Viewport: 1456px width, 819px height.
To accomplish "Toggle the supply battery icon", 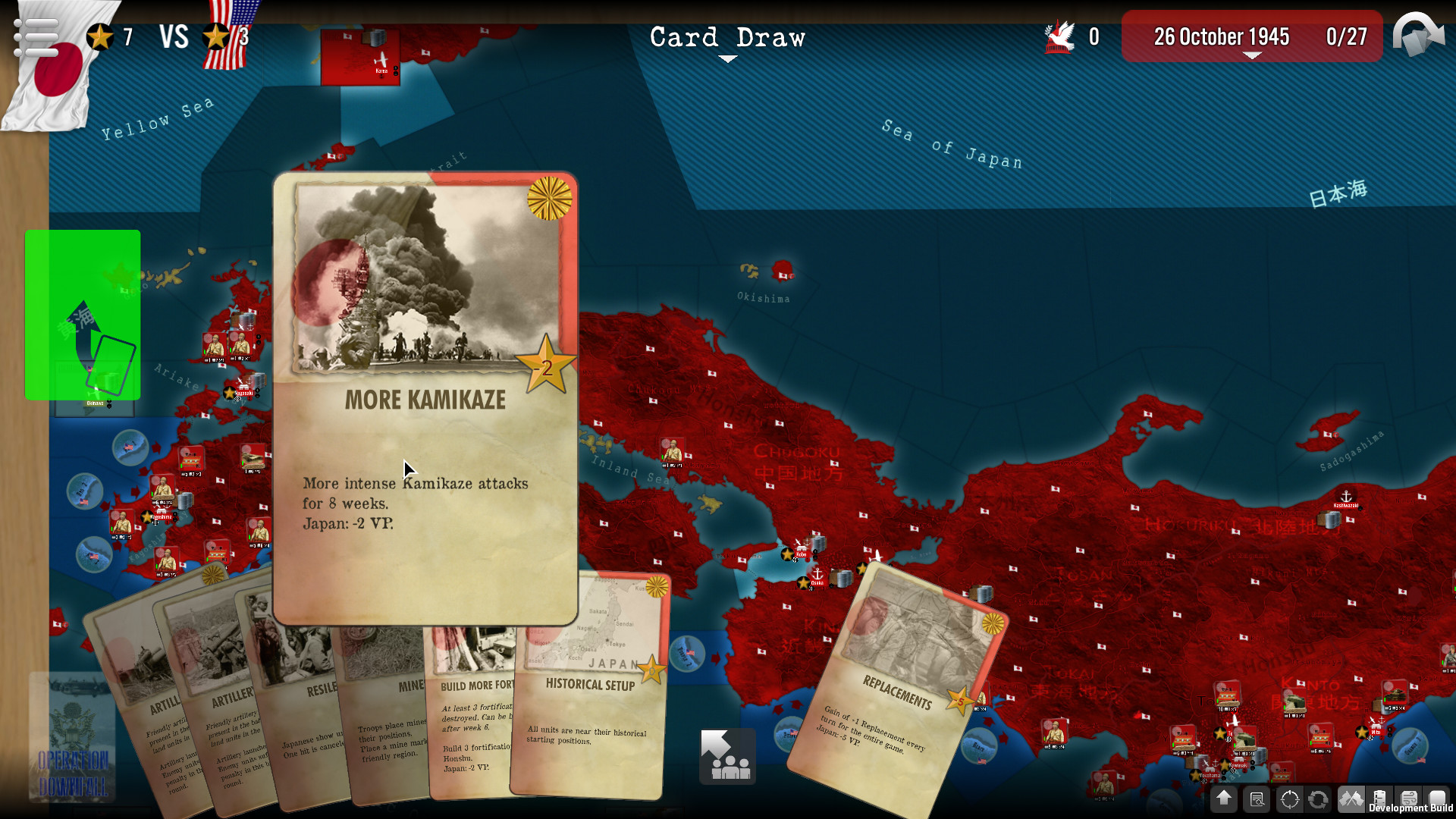I will click(x=1379, y=800).
